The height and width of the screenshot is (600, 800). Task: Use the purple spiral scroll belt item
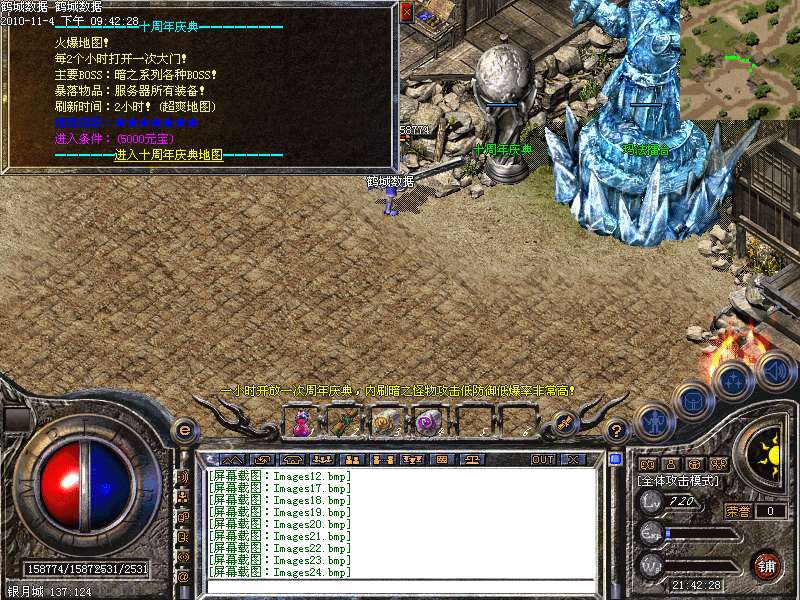(428, 423)
